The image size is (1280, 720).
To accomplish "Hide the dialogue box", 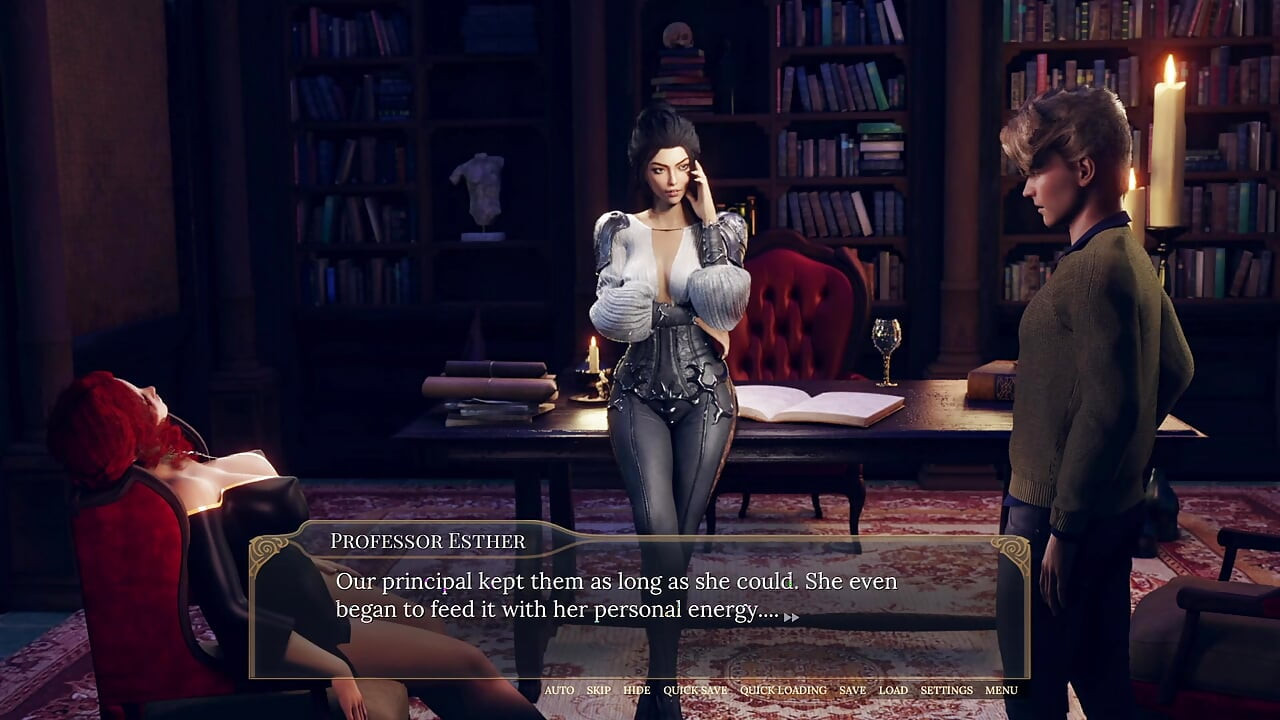I will [636, 690].
